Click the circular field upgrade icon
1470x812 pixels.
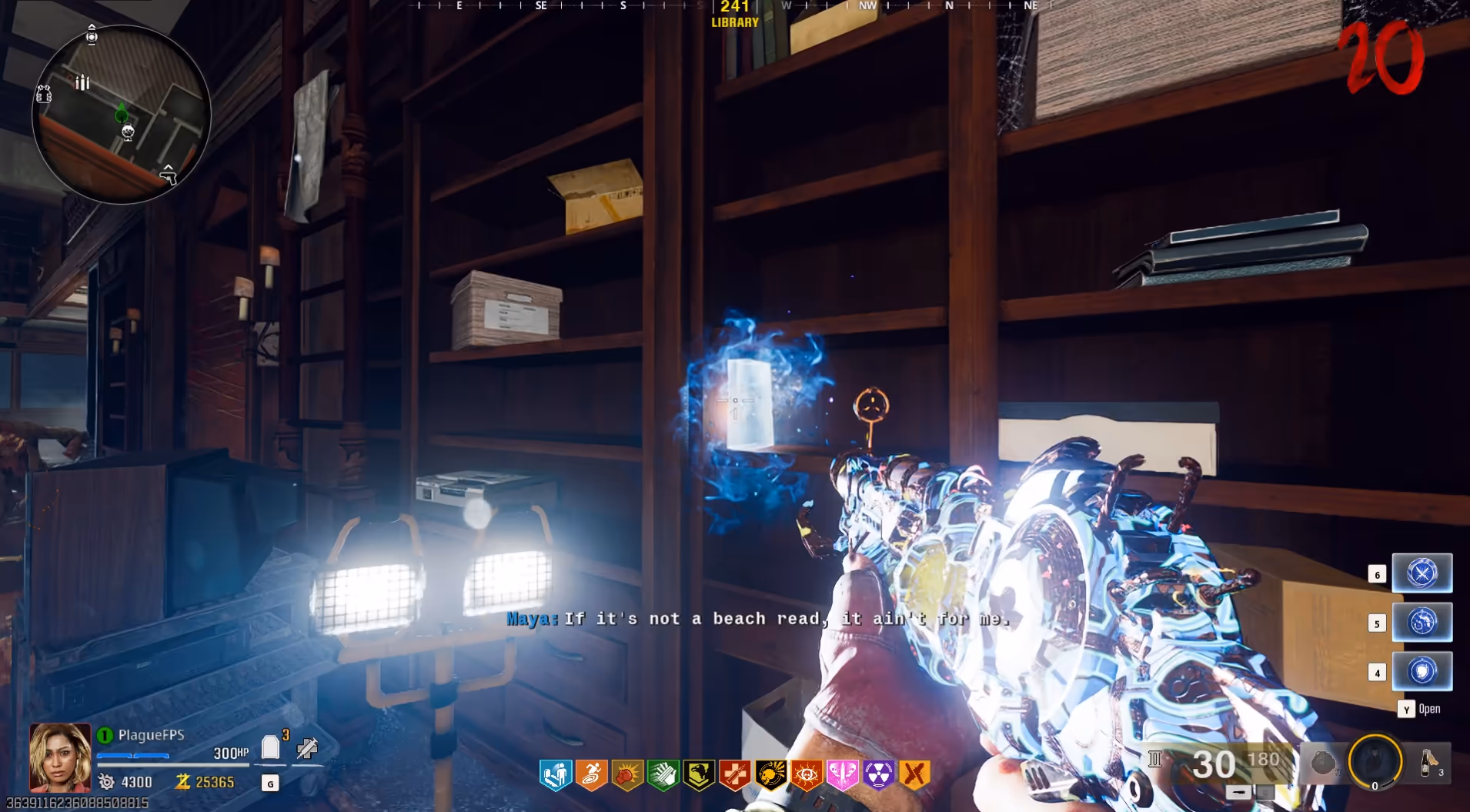[1375, 761]
